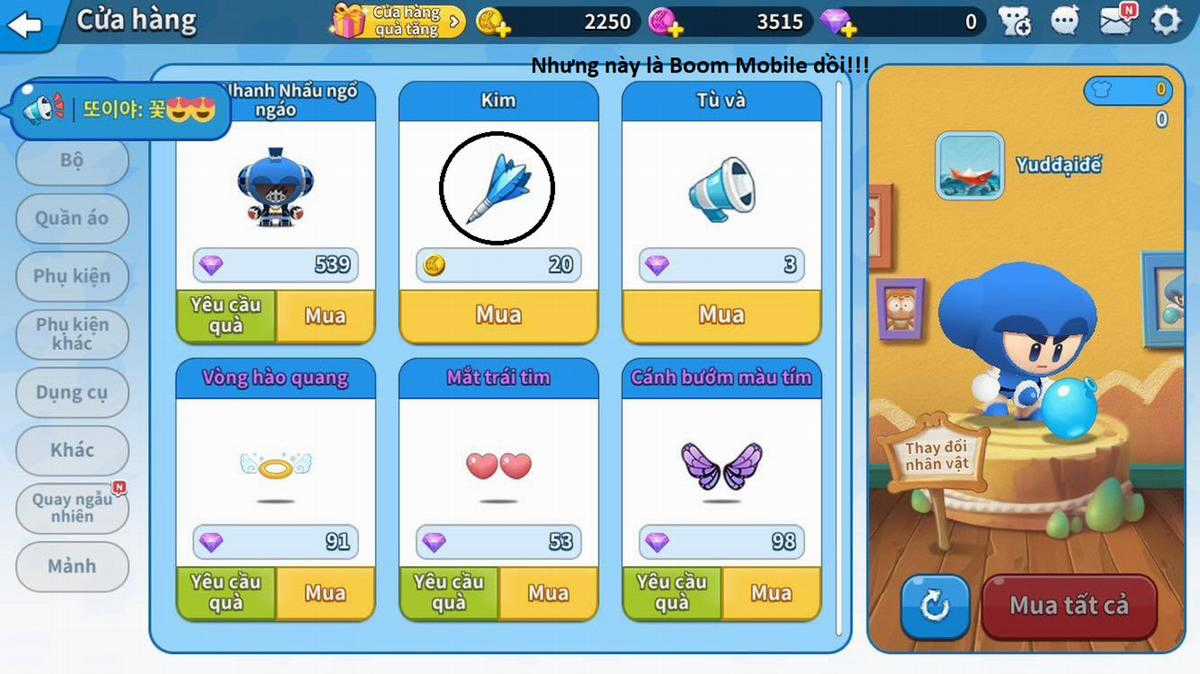Click the Thay đổi nhân vật sign
1200x674 pixels.
coord(937,456)
